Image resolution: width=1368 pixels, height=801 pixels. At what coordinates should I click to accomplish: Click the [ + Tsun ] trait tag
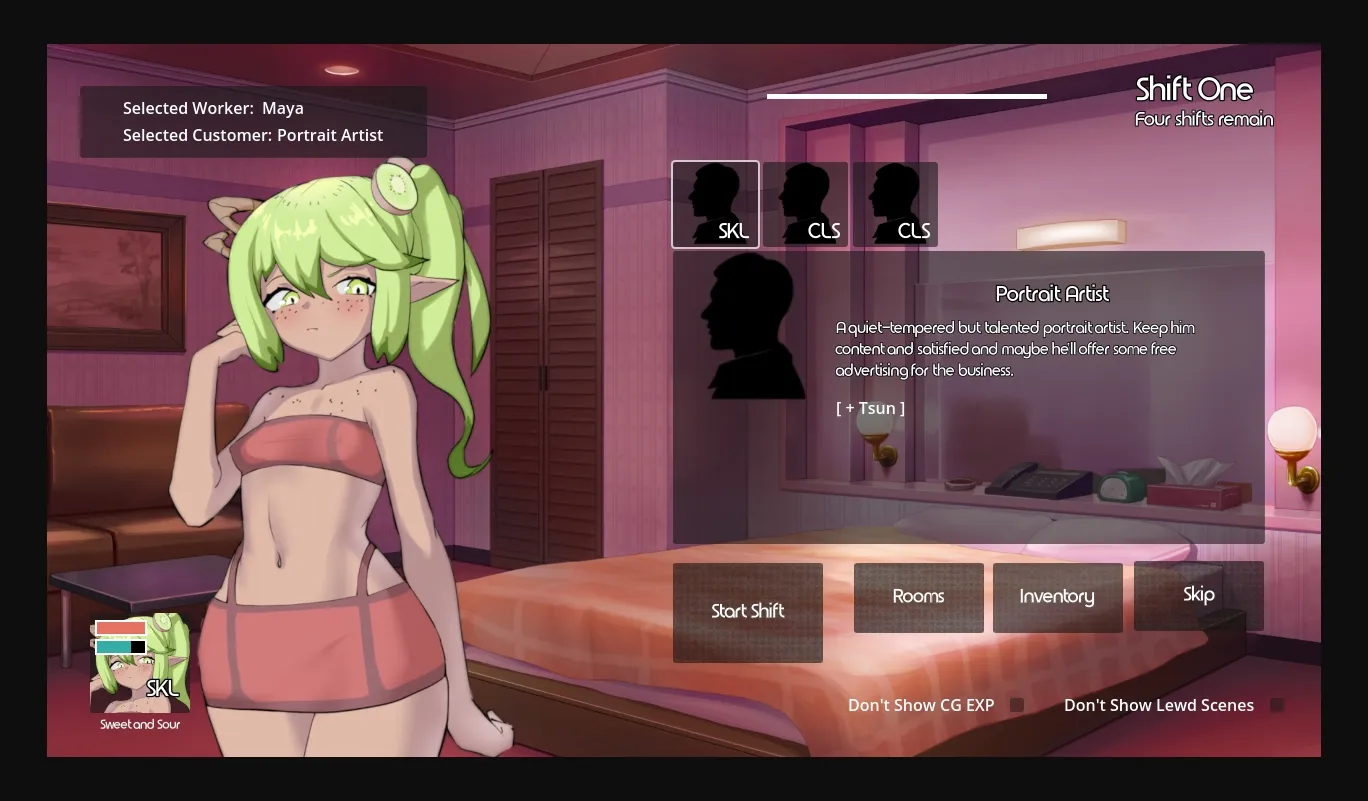[x=870, y=408]
